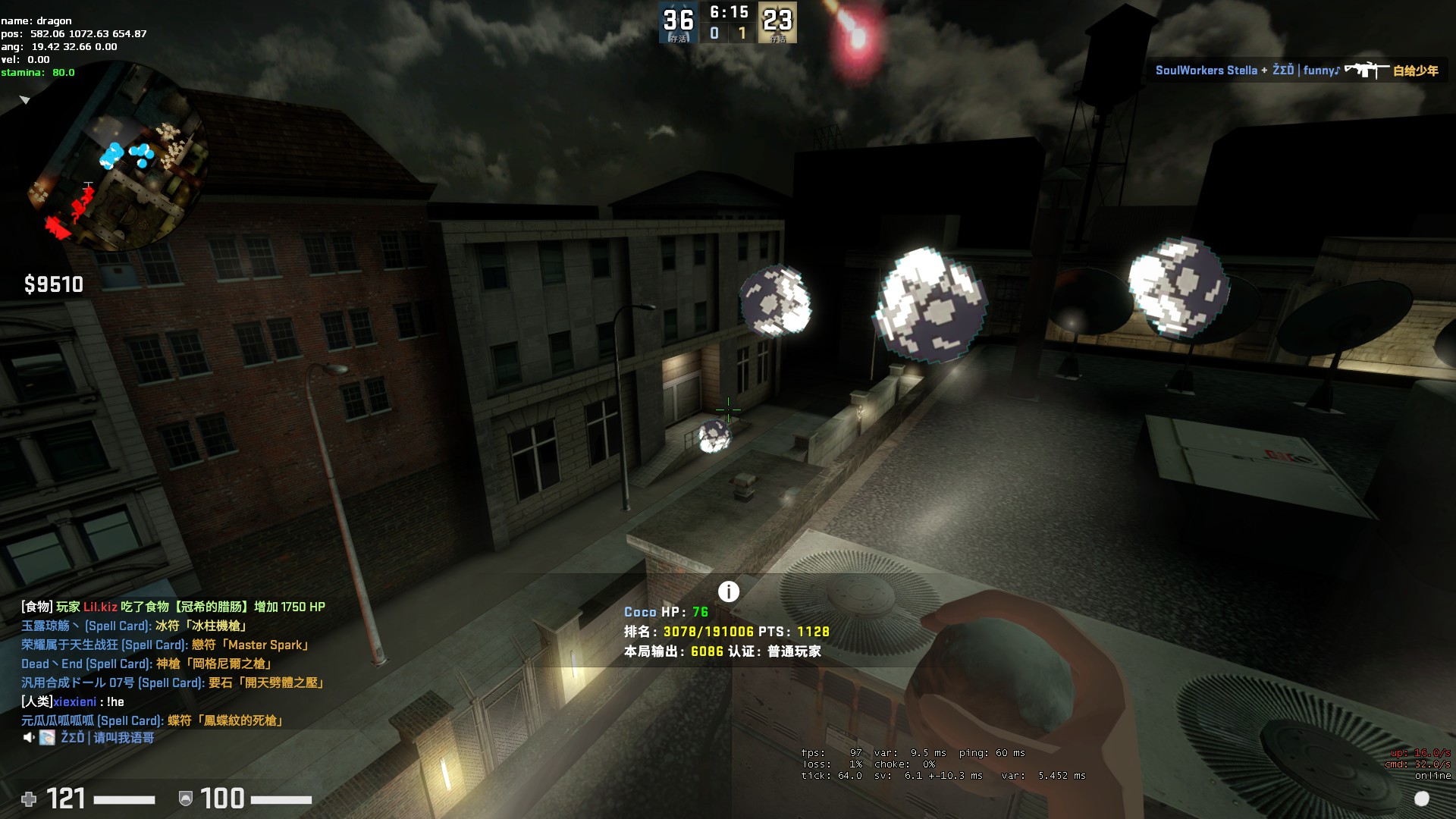Select xiexieni's !he chat message
The width and height of the screenshot is (1456, 819).
coord(73,701)
